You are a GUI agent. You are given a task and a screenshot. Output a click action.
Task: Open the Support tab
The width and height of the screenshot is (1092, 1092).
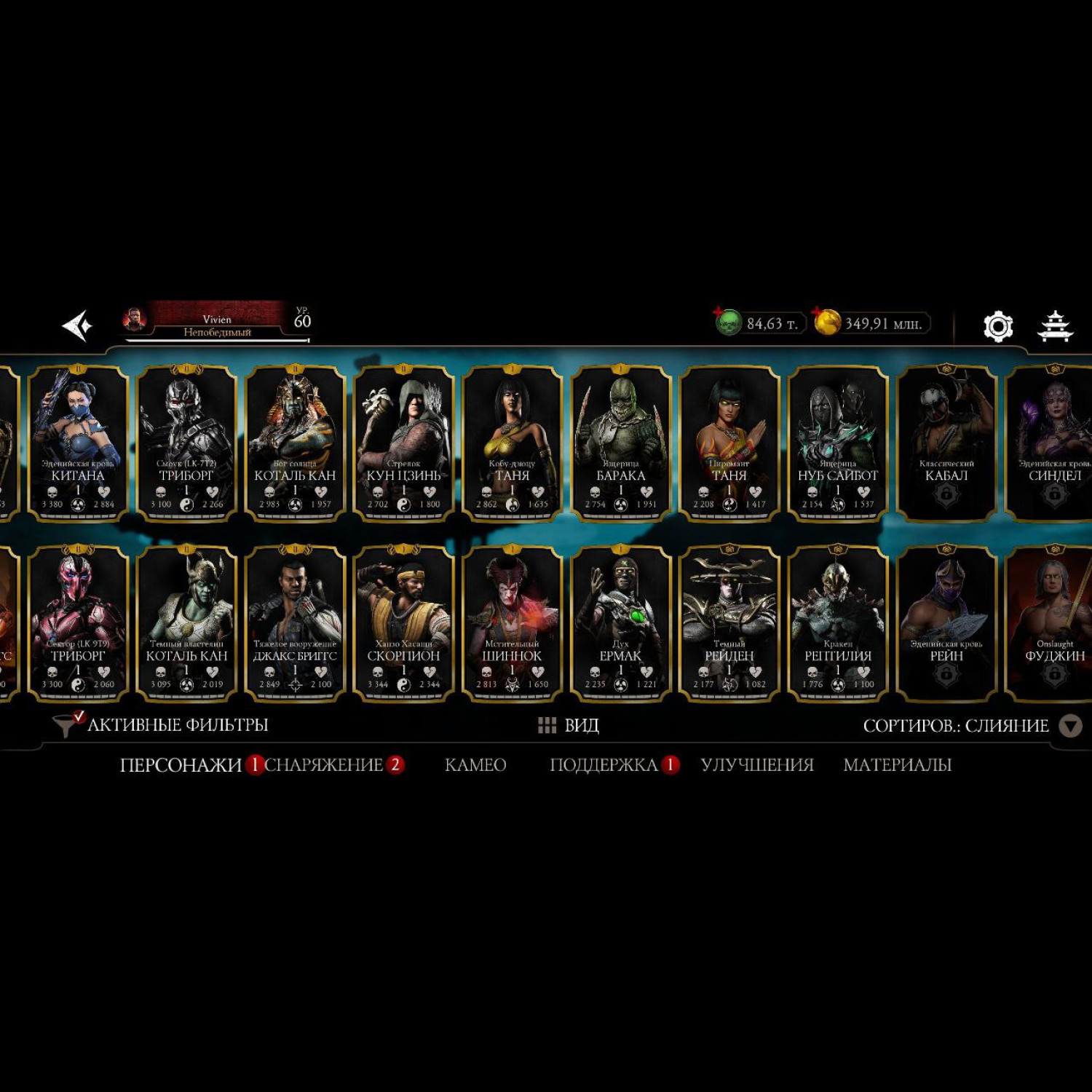tap(604, 765)
